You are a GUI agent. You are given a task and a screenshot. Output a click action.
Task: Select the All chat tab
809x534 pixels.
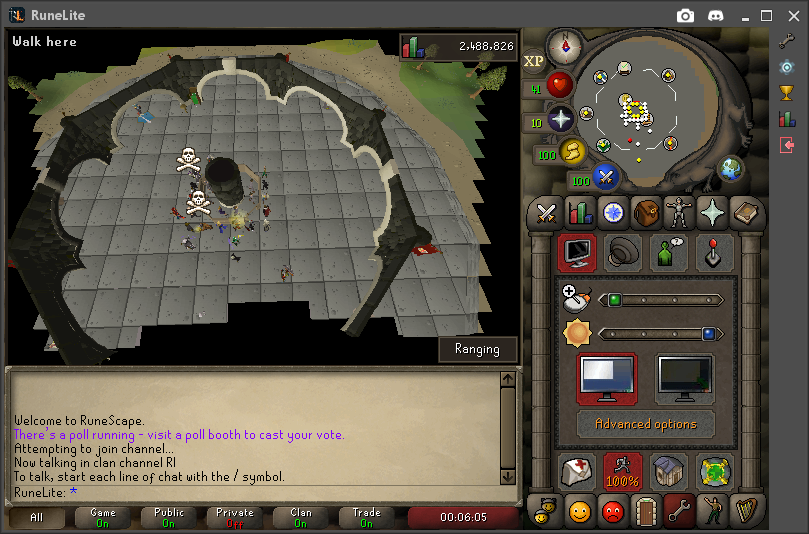point(37,518)
